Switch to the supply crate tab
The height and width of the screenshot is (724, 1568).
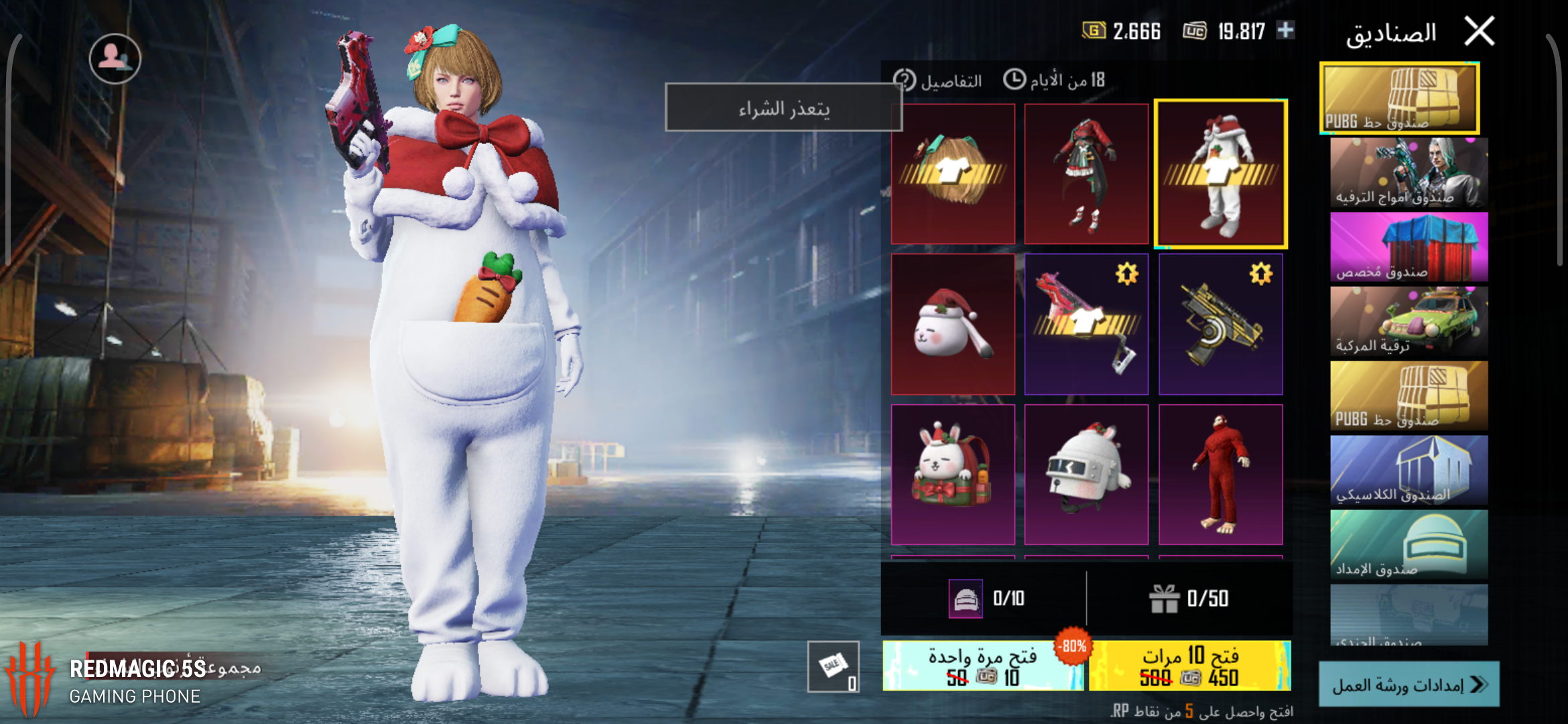1409,544
